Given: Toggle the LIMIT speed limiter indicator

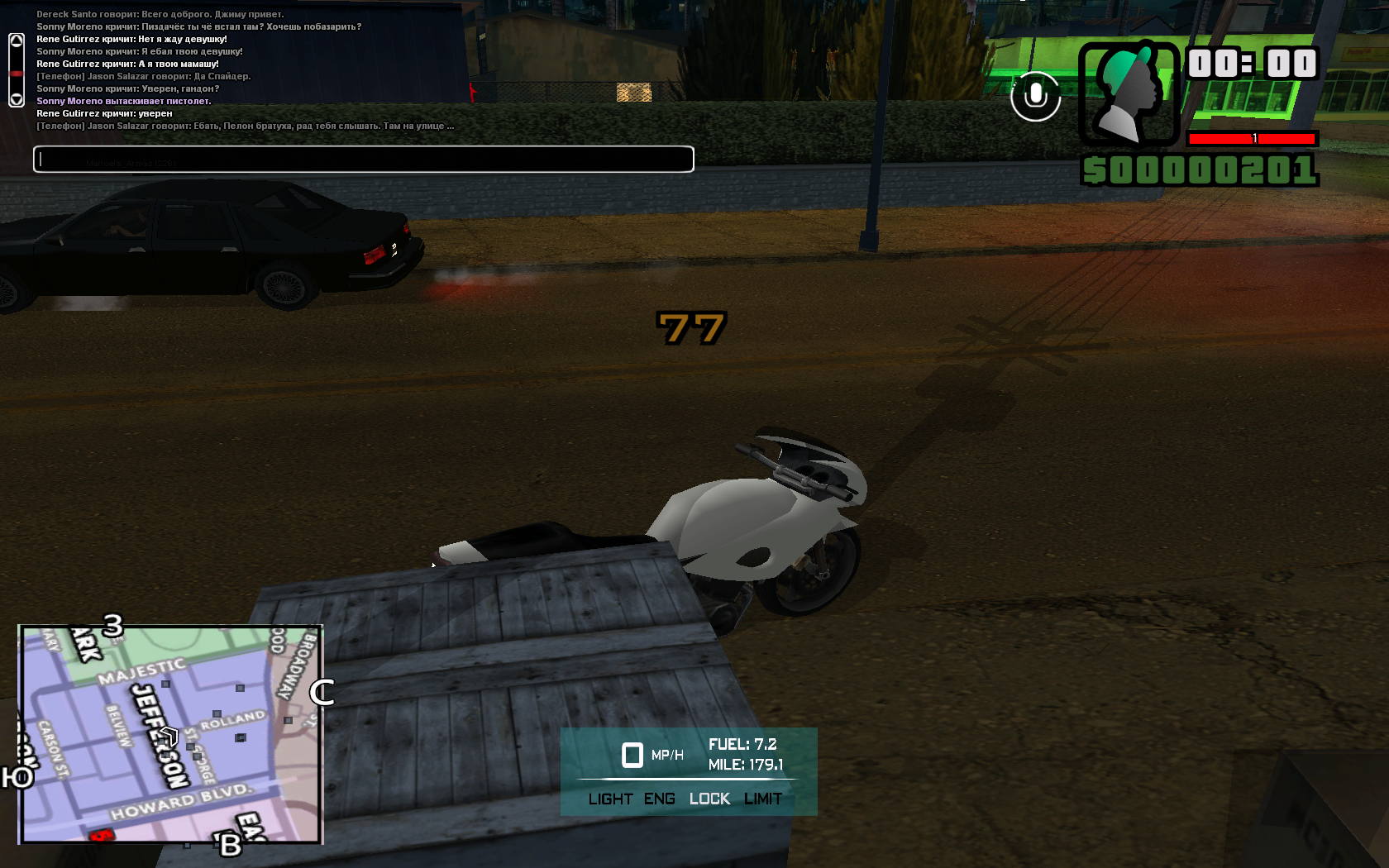Looking at the screenshot, I should (x=762, y=799).
